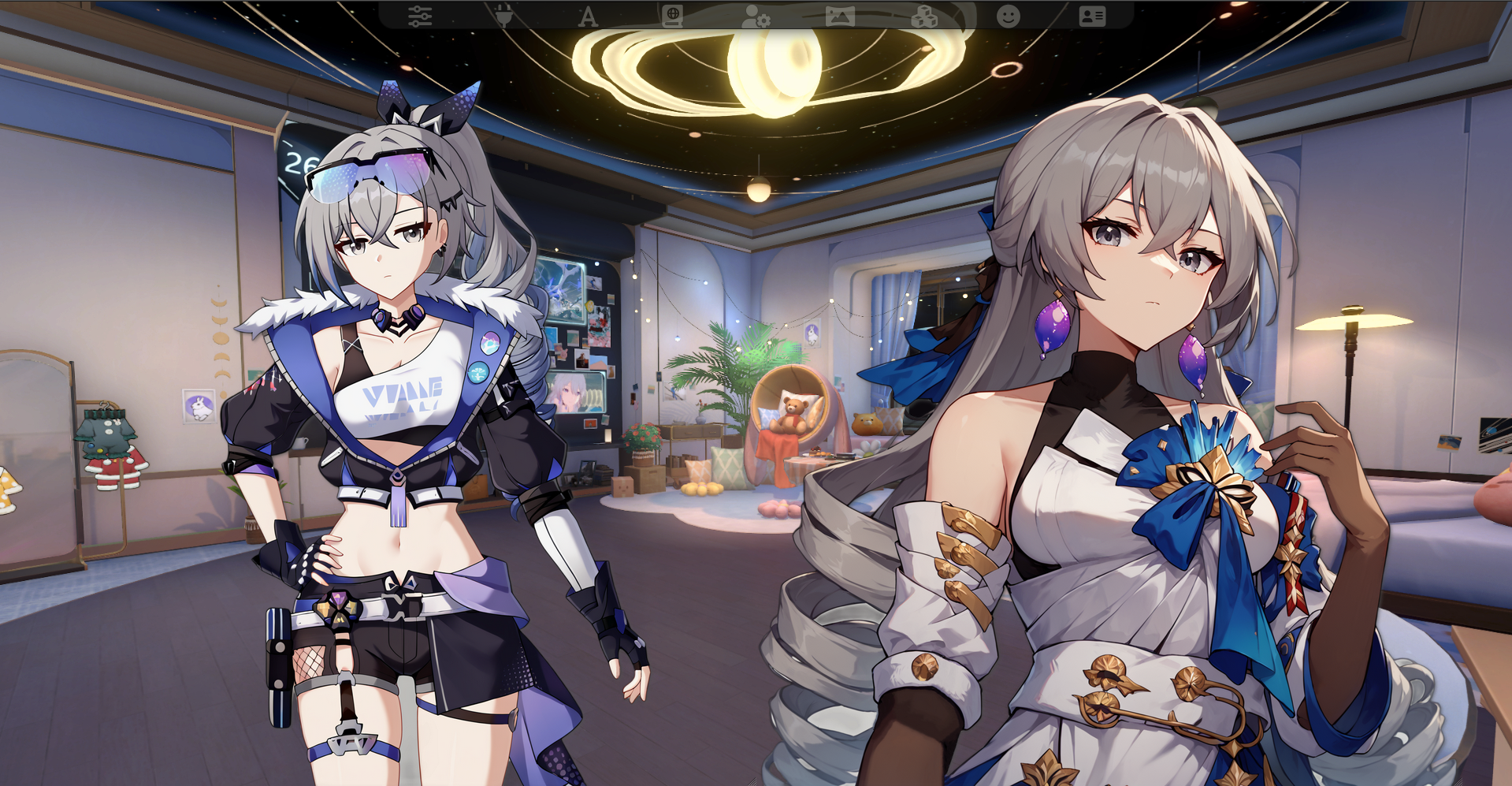The image size is (1512, 786).
Task: Open the background image picker
Action: [840, 16]
